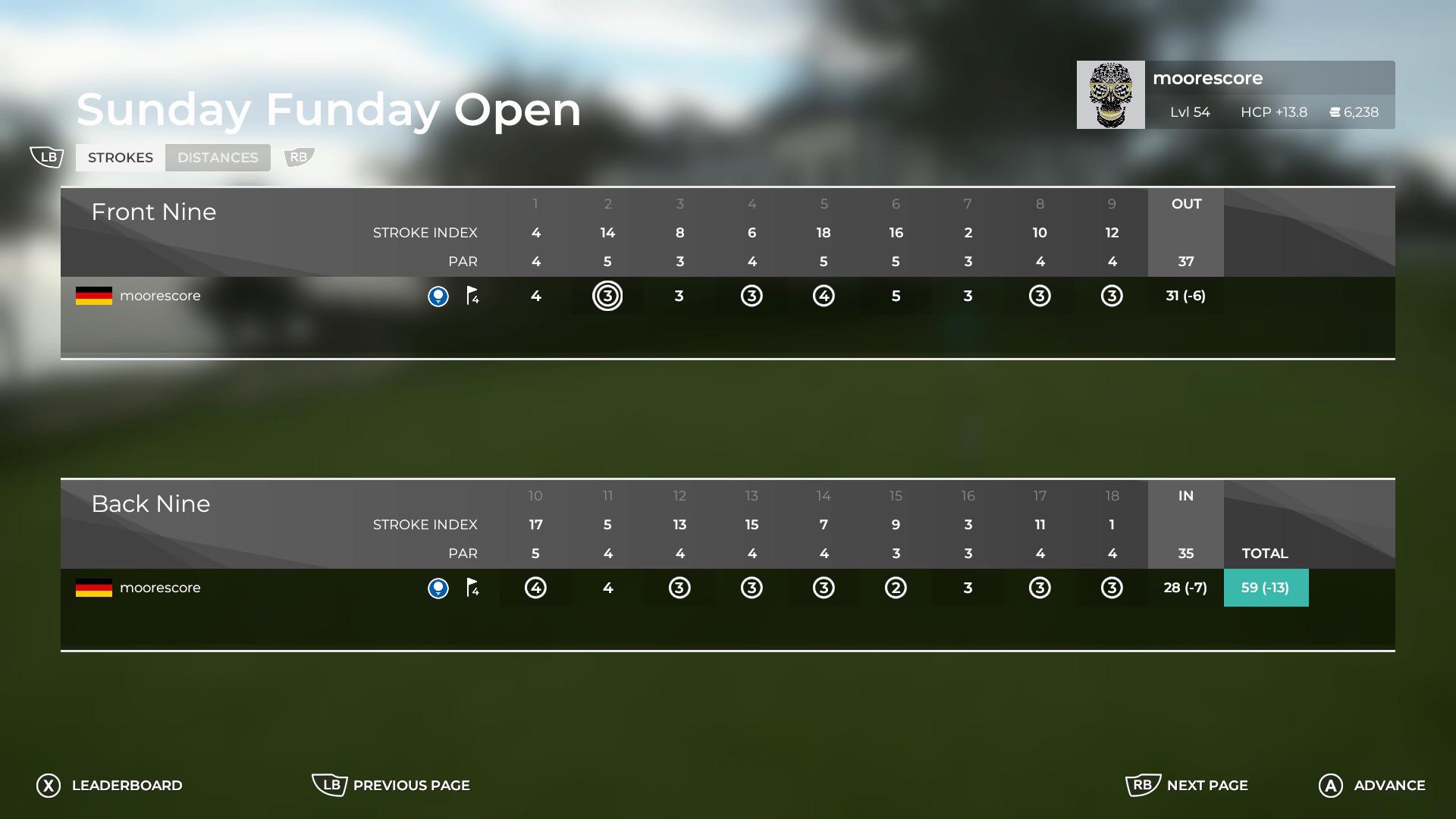Select the STROKES tab
Image resolution: width=1456 pixels, height=819 pixels.
pos(120,157)
